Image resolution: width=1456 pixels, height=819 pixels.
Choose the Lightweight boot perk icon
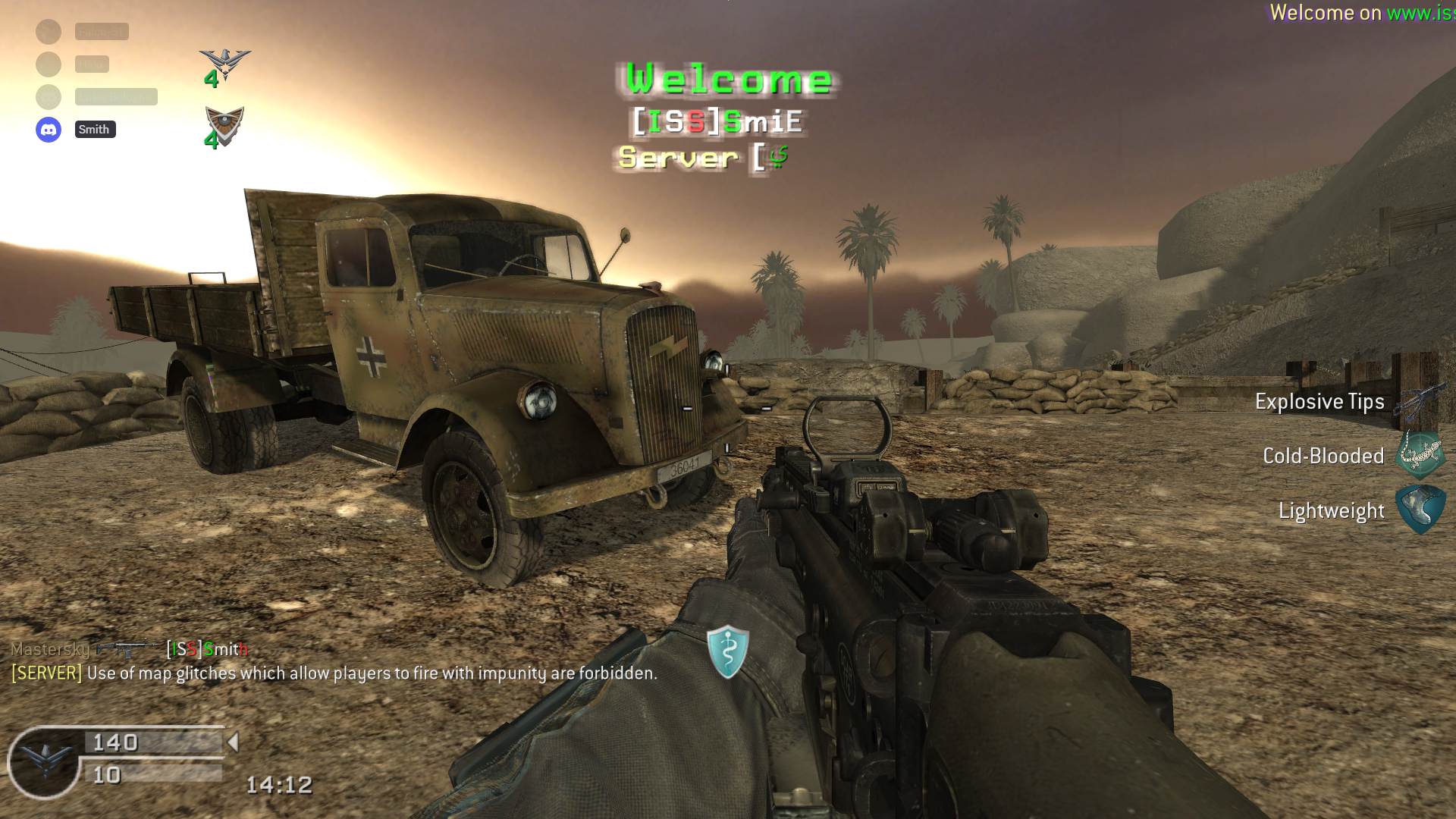(1421, 510)
